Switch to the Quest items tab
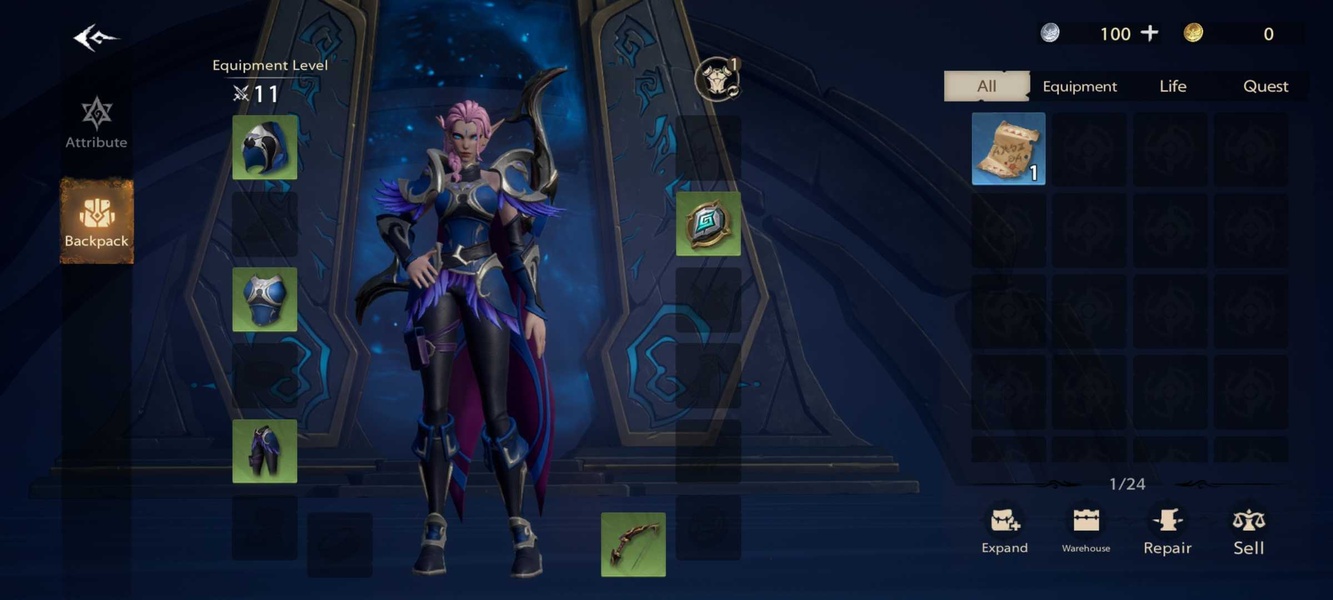Image resolution: width=1333 pixels, height=600 pixels. pyautogui.click(x=1265, y=86)
